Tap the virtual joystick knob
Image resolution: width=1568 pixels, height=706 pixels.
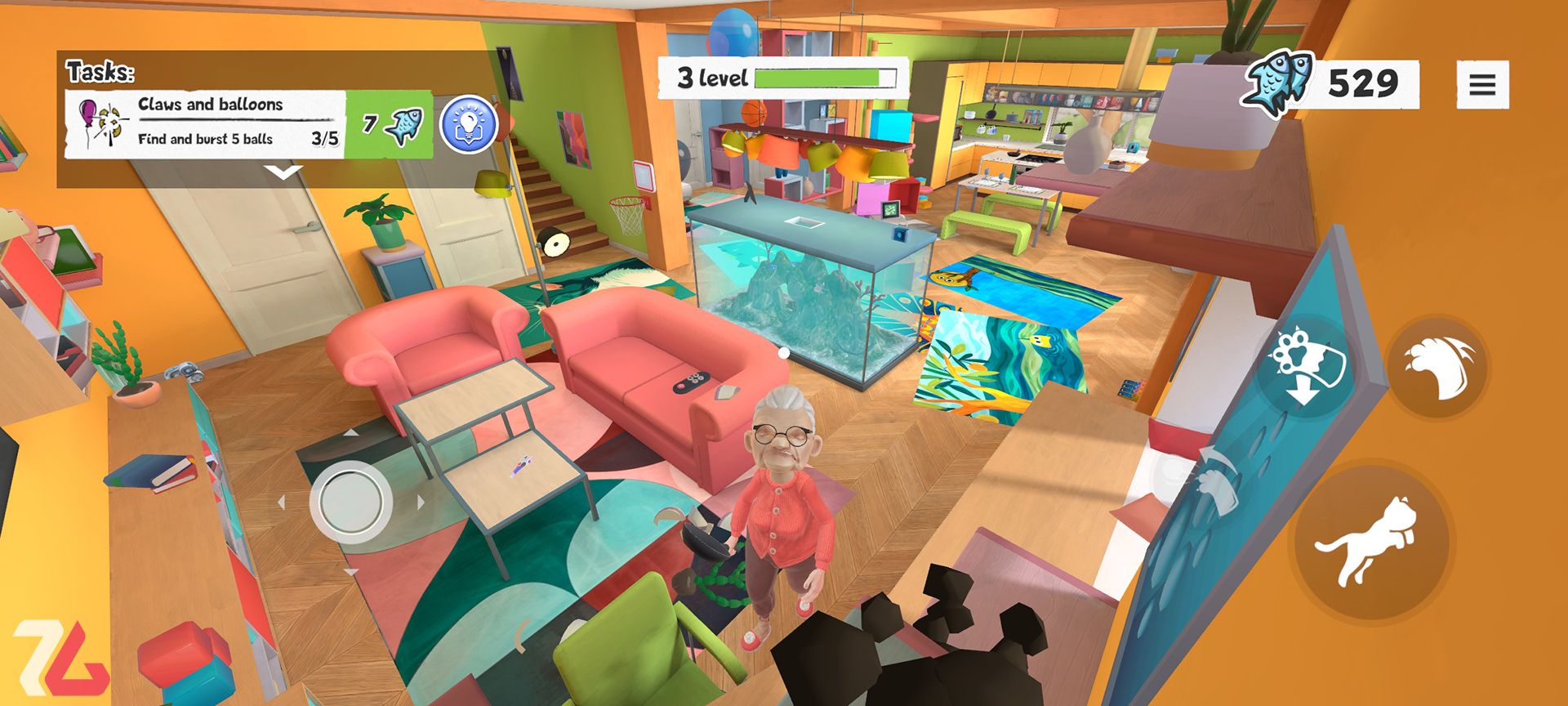350,501
